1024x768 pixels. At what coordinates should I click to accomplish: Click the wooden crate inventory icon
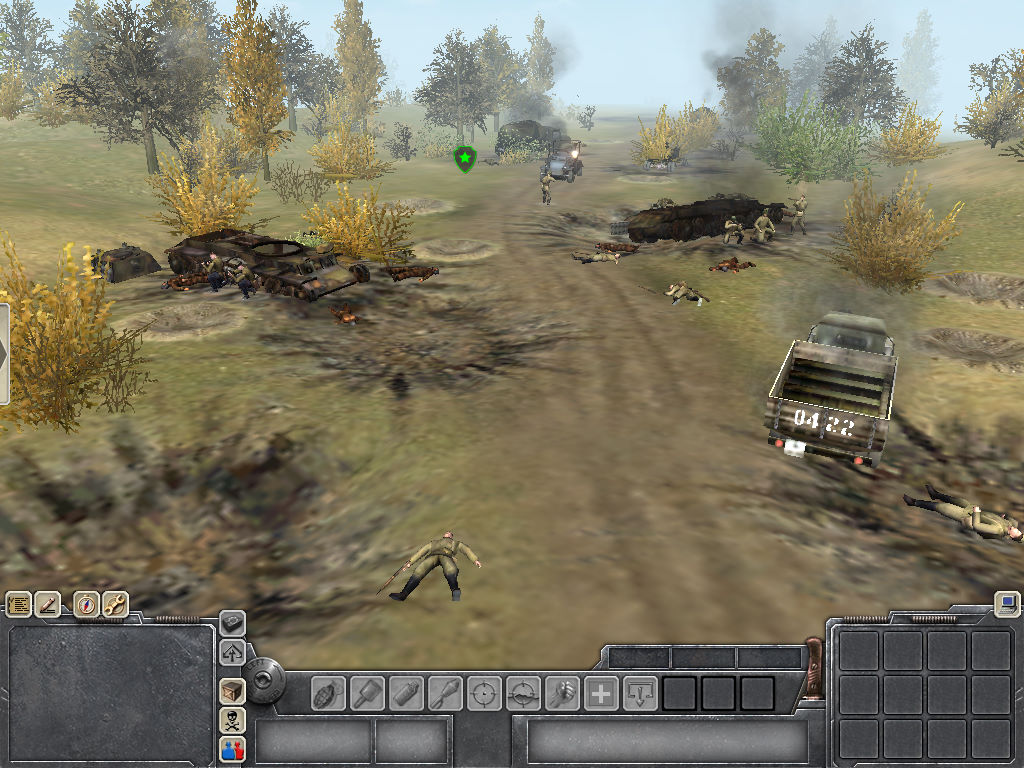[x=232, y=691]
